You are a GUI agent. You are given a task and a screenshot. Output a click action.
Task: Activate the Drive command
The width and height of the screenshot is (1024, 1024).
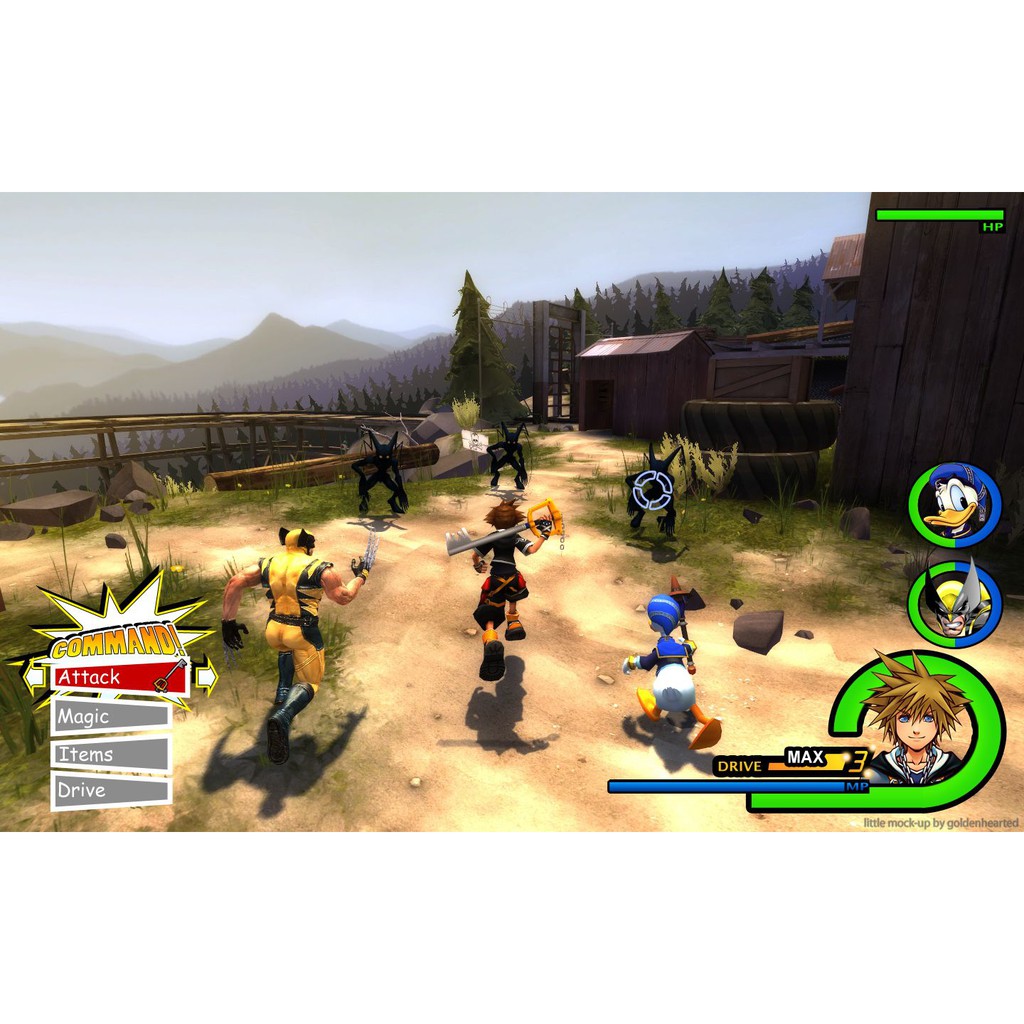click(x=110, y=790)
